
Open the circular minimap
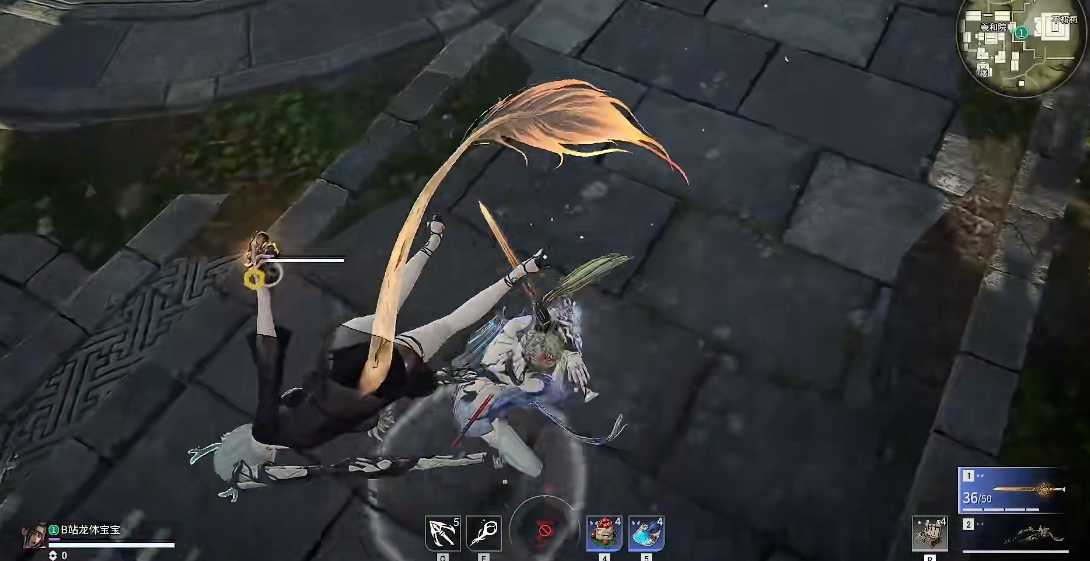point(1020,45)
